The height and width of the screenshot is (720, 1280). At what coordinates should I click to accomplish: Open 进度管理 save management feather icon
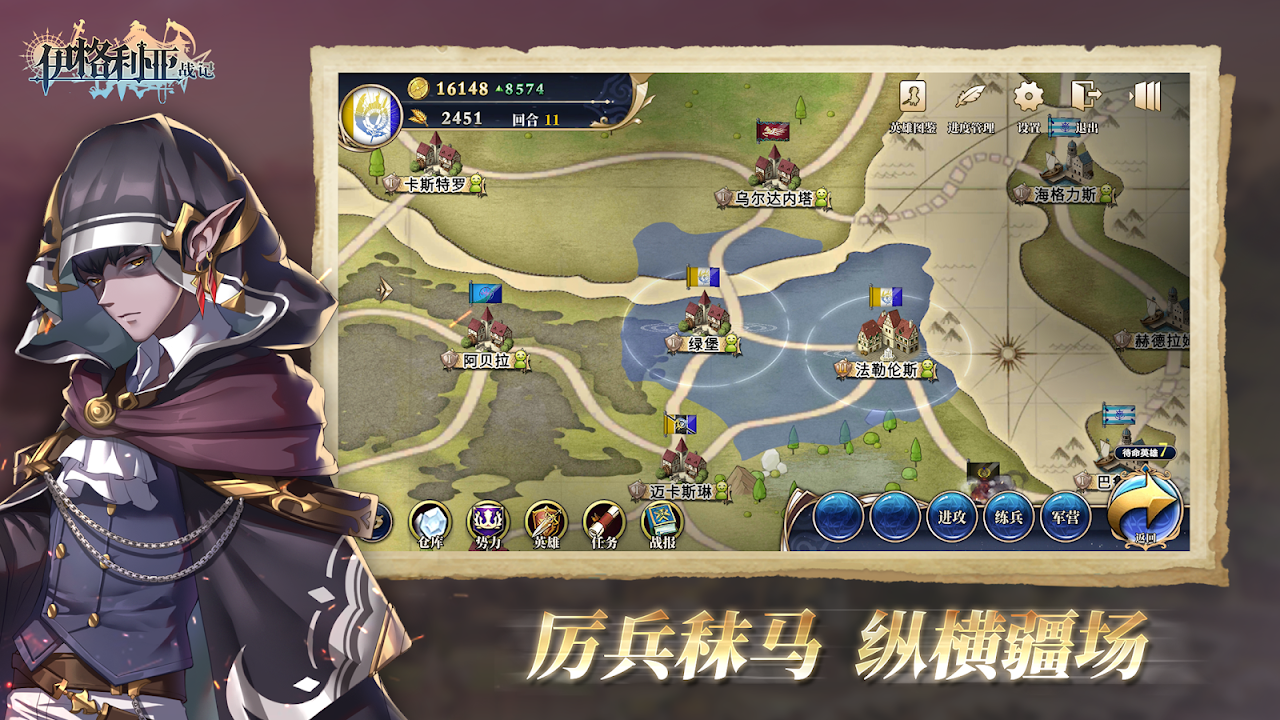pyautogui.click(x=969, y=98)
